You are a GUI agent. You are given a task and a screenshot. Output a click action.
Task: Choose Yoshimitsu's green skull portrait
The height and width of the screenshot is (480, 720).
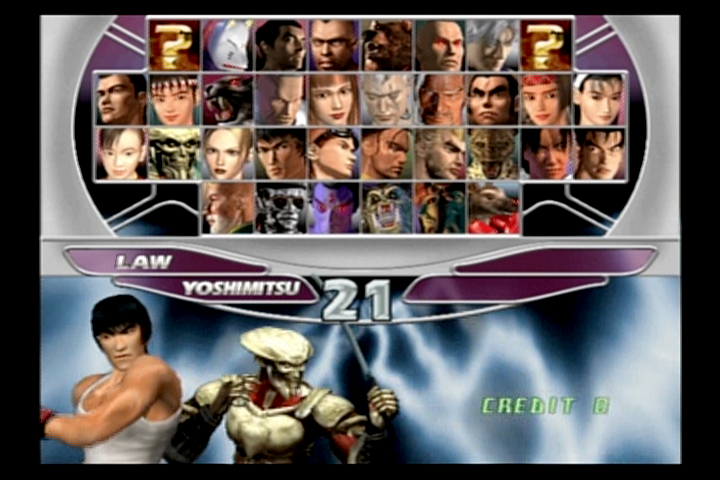click(x=174, y=153)
